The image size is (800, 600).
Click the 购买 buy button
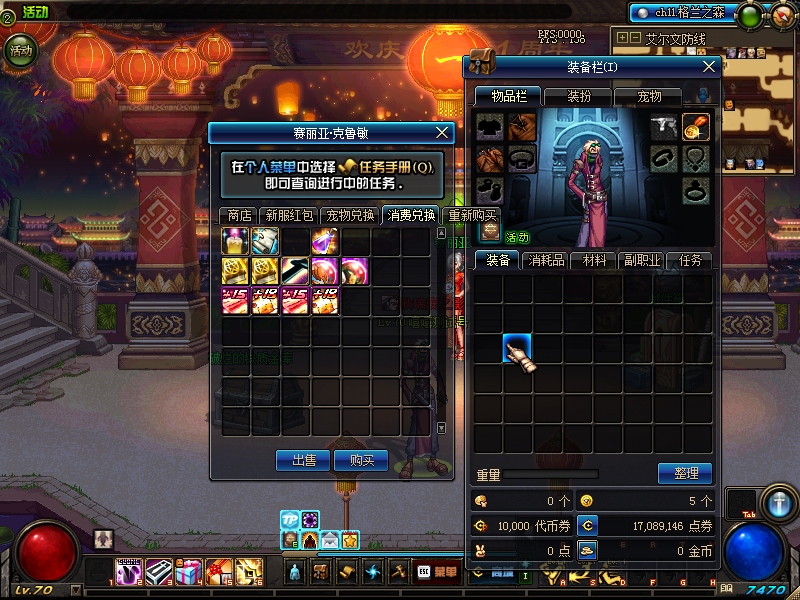click(x=360, y=460)
